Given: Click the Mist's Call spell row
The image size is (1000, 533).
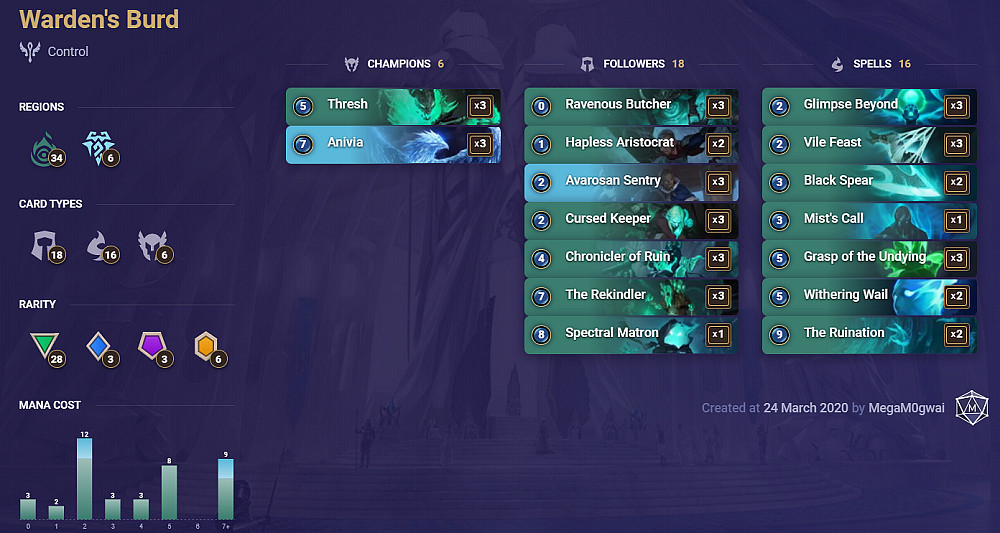Looking at the screenshot, I should (x=868, y=219).
